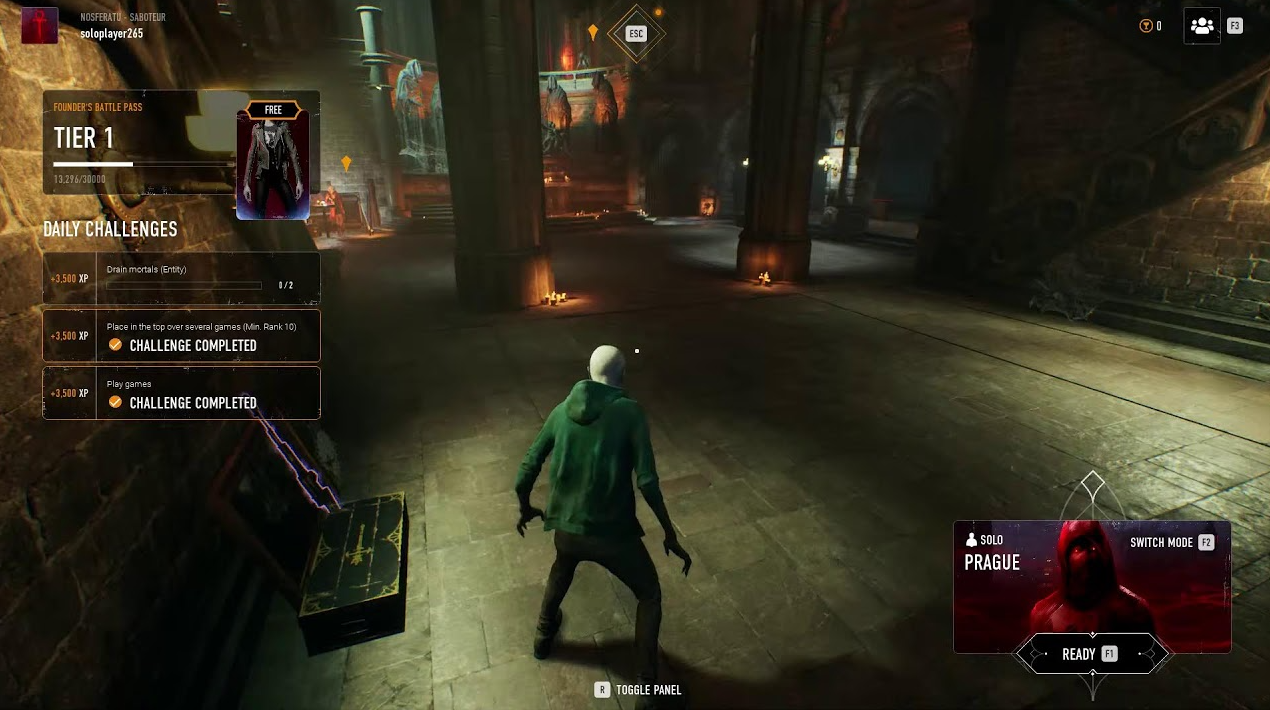Select the Place in the top challenge
Viewport: 1270px width, 710px height.
181,336
